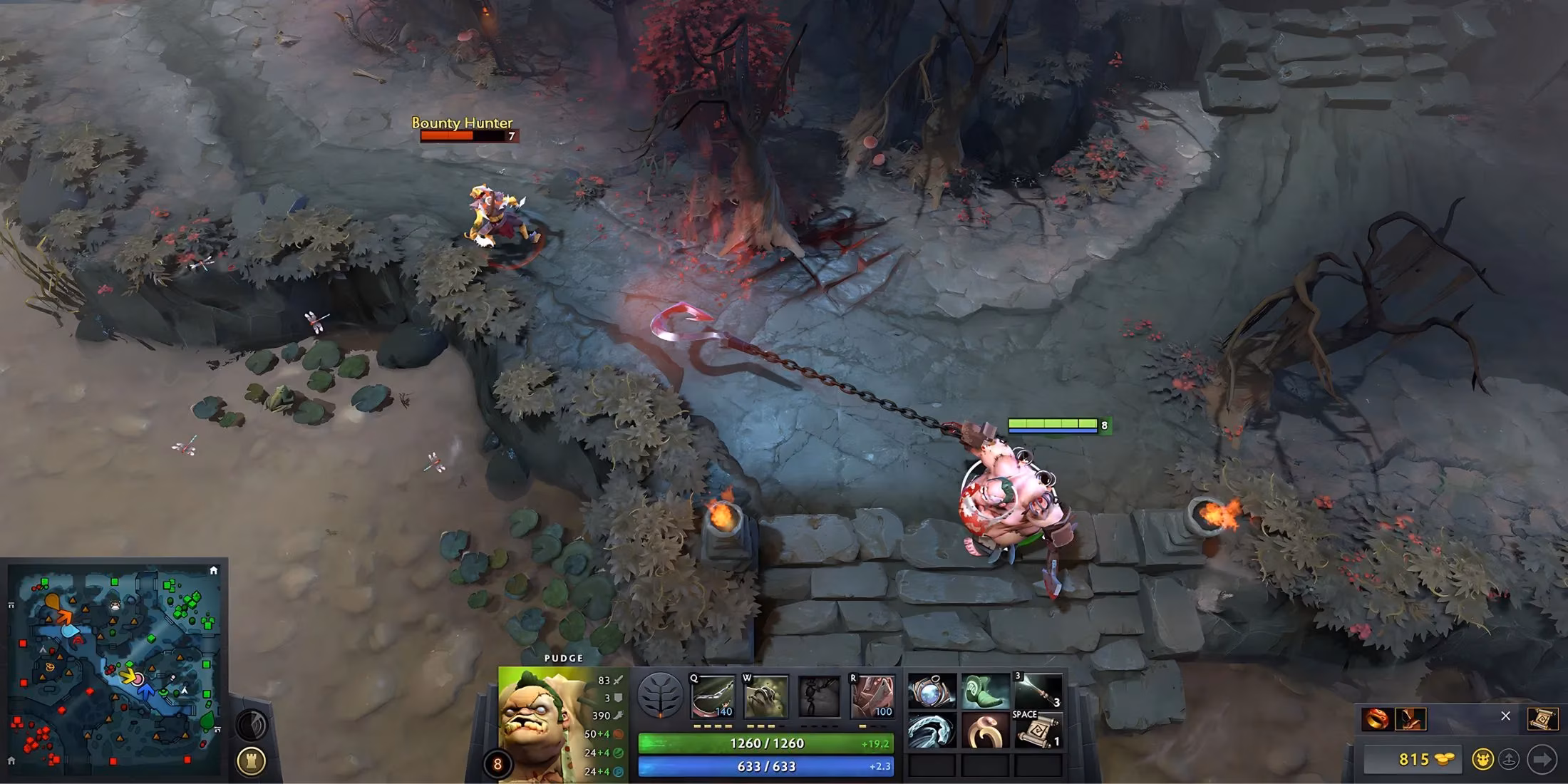Activate the Glyph of Fortification tower button
The height and width of the screenshot is (784, 1568).
click(252, 760)
